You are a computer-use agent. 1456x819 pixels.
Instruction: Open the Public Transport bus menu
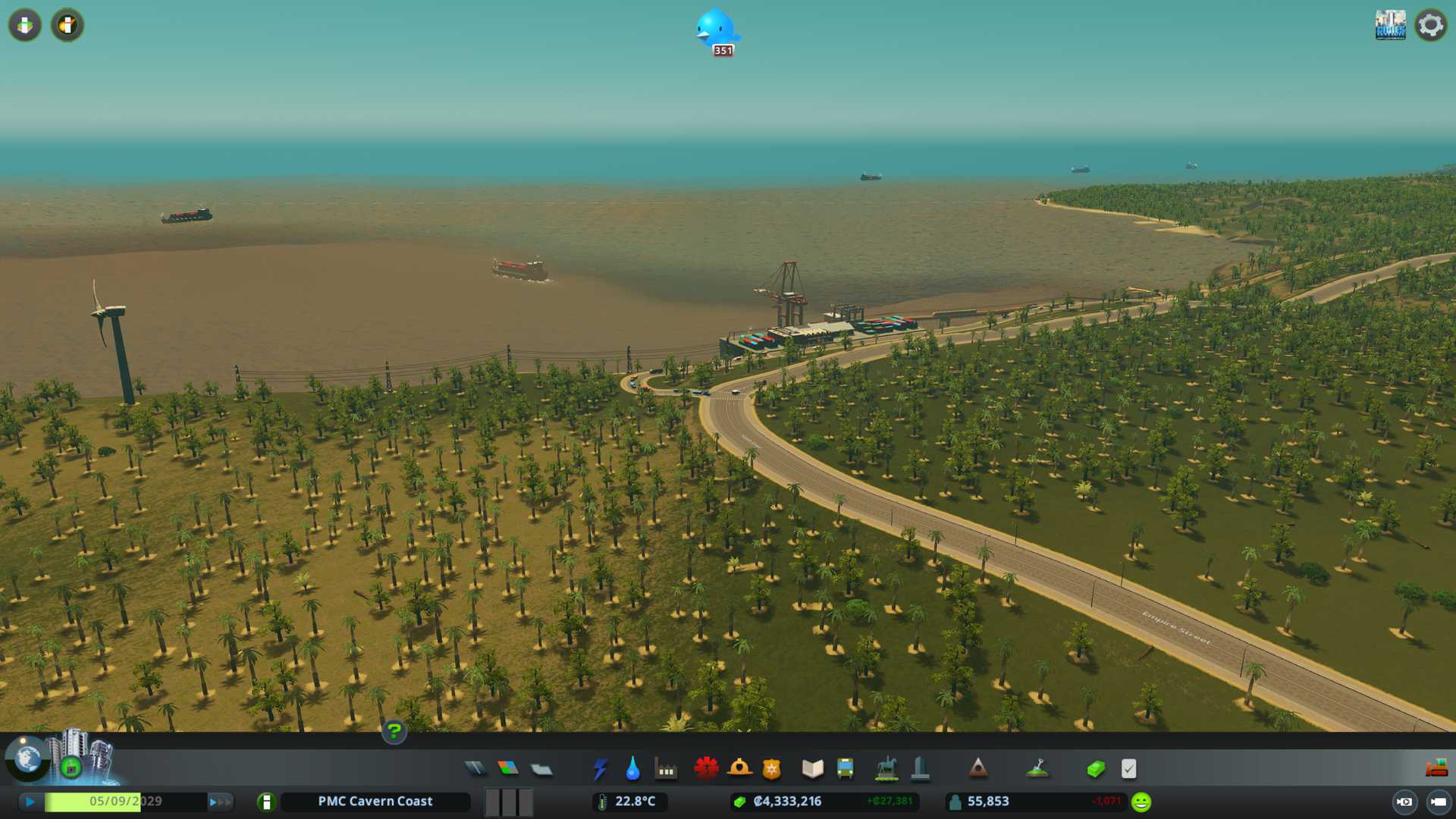click(x=845, y=769)
